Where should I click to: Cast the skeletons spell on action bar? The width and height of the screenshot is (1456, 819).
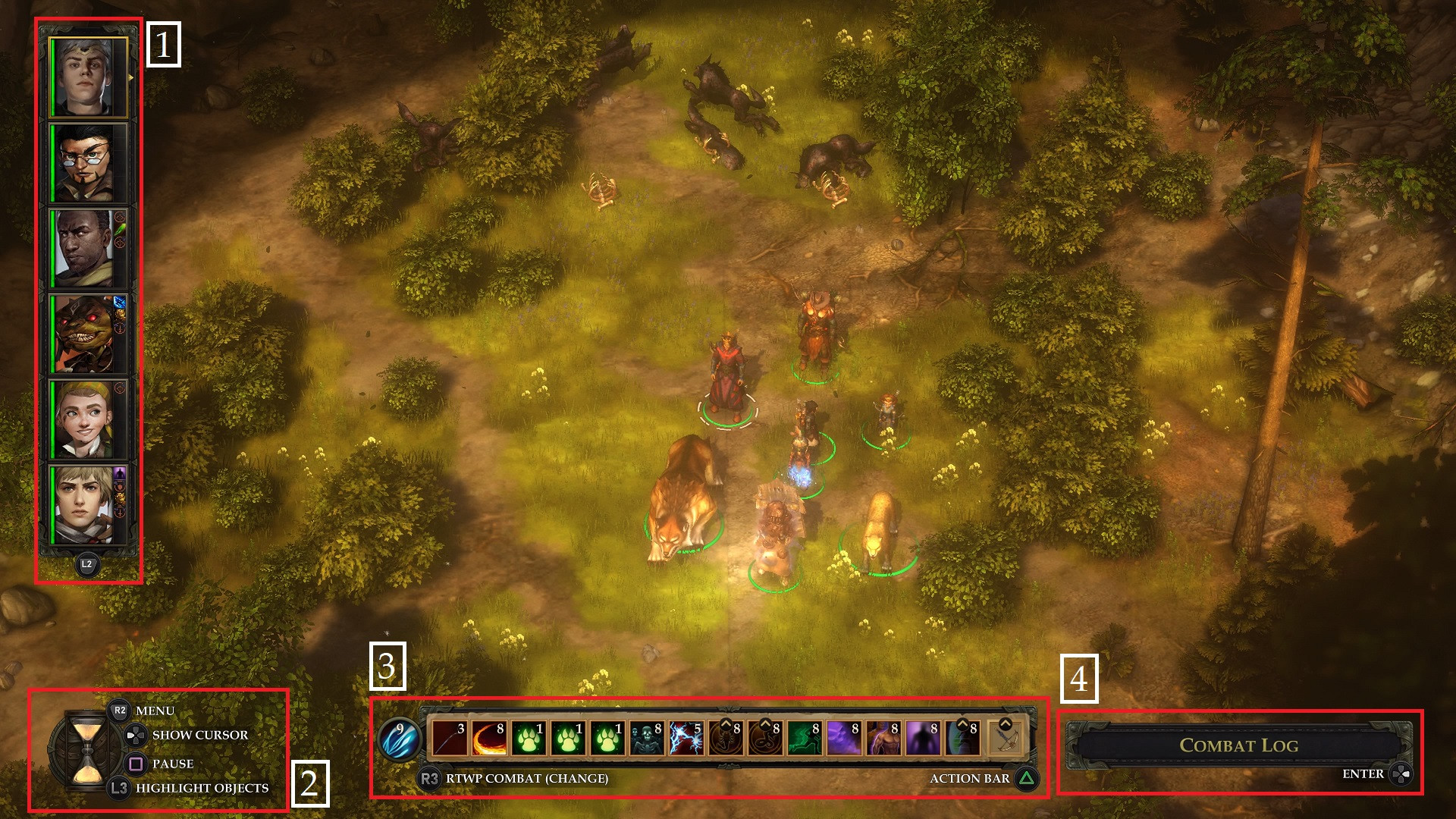tap(647, 739)
